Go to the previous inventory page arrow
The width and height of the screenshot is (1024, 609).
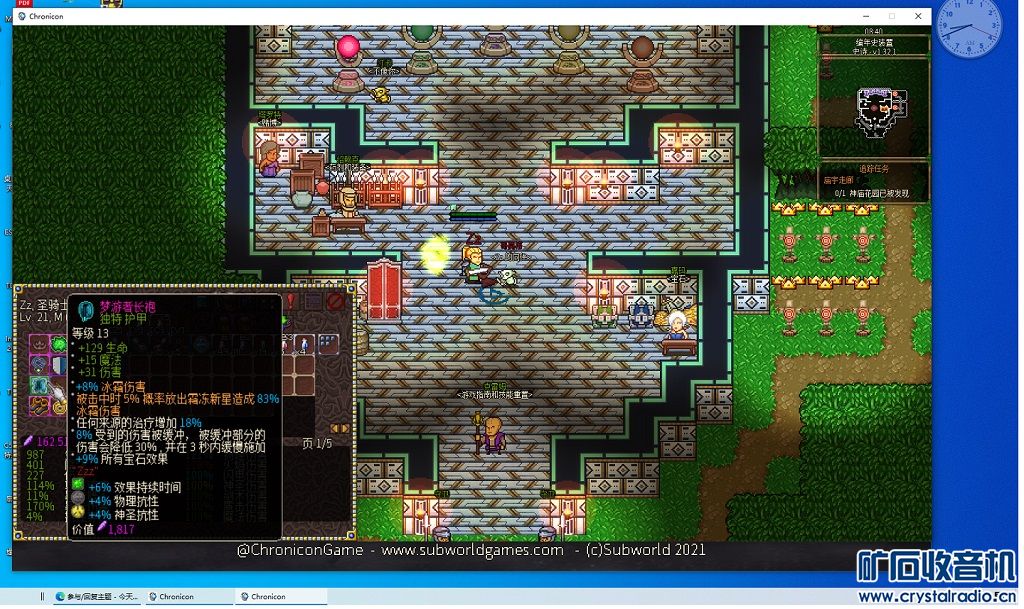tap(335, 428)
